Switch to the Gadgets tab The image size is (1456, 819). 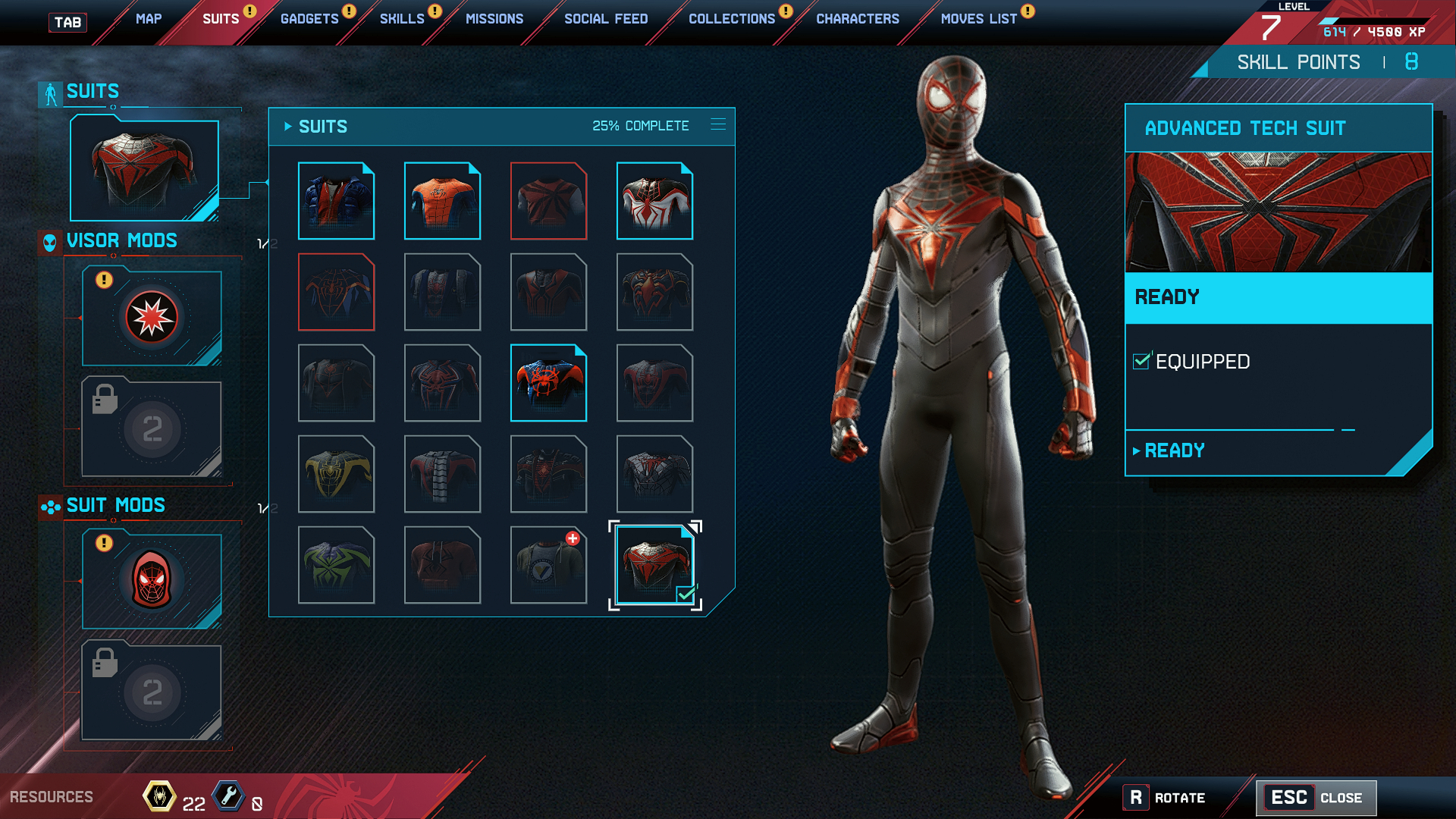pos(309,19)
